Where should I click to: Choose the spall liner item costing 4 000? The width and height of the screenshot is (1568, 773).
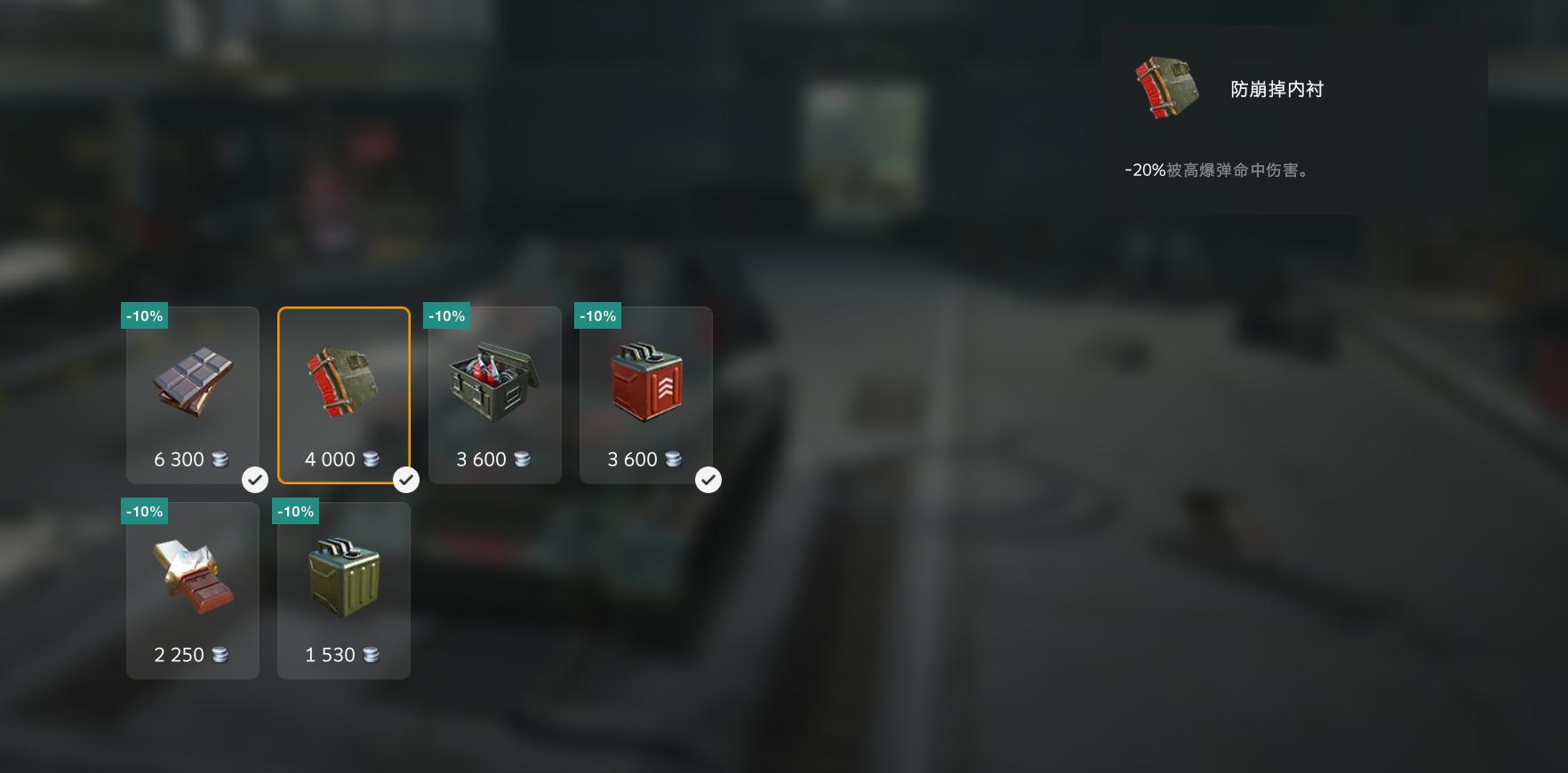[344, 395]
